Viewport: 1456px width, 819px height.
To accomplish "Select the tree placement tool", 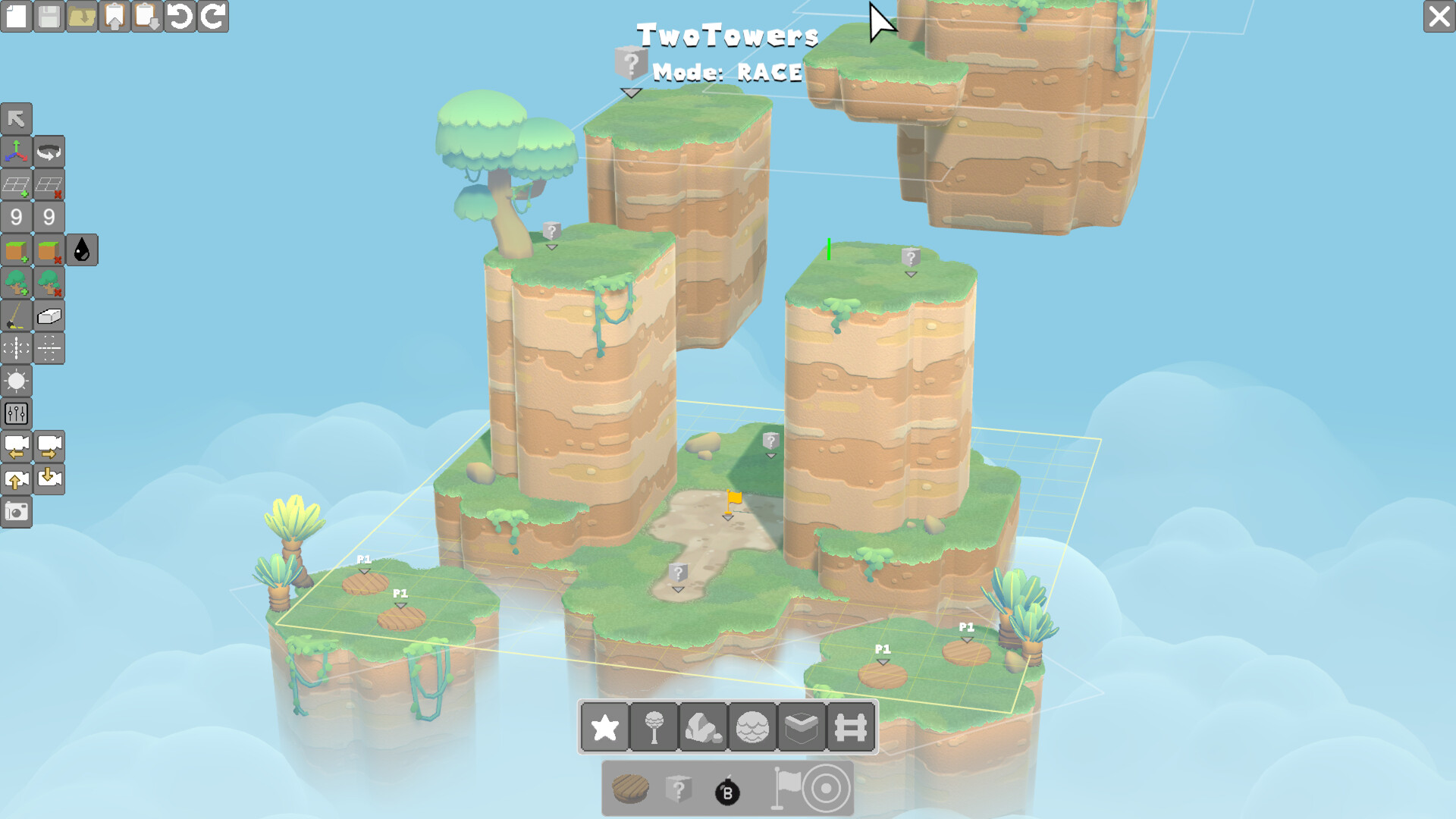I will [17, 283].
